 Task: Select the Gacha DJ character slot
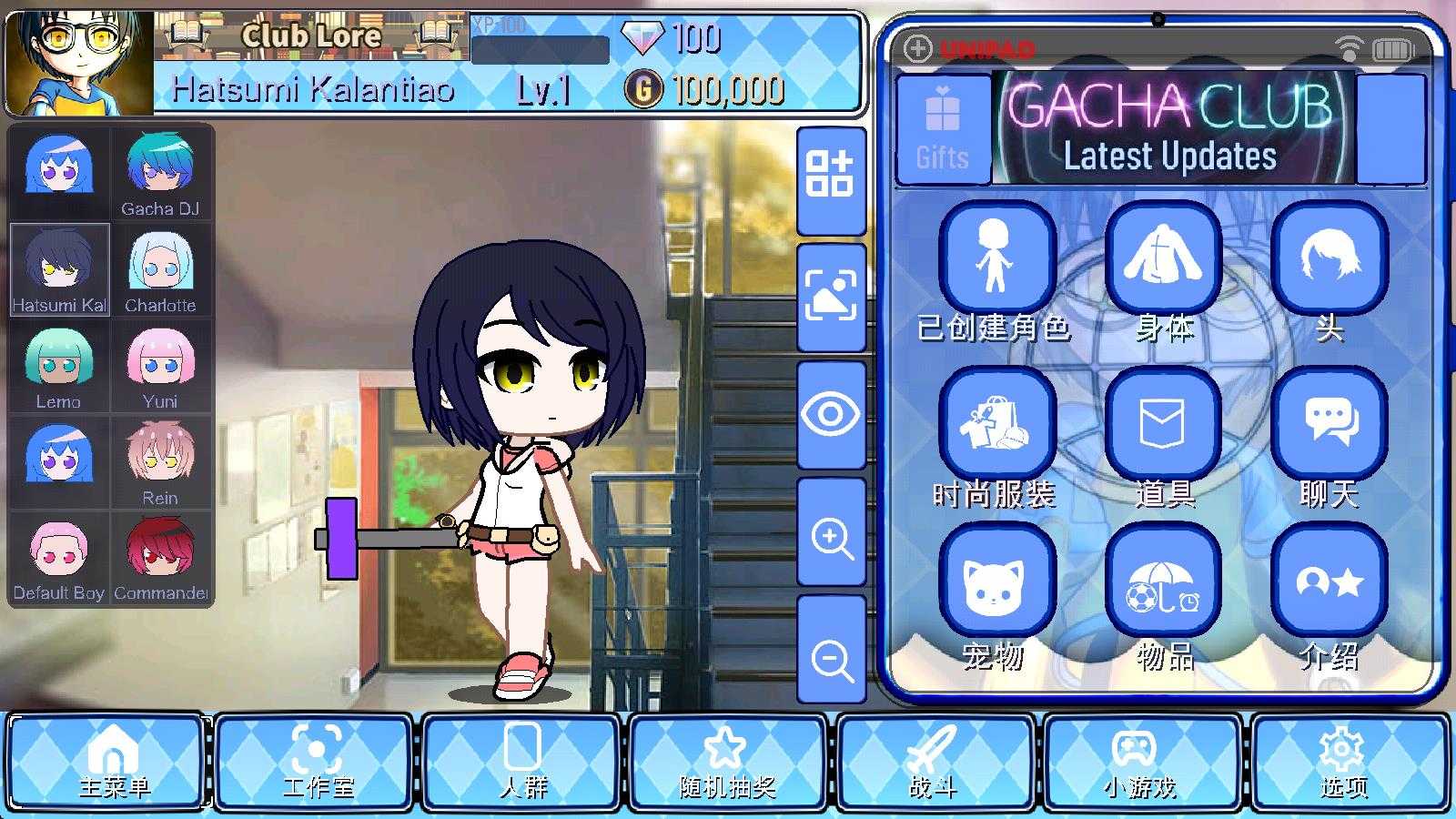[x=160, y=174]
